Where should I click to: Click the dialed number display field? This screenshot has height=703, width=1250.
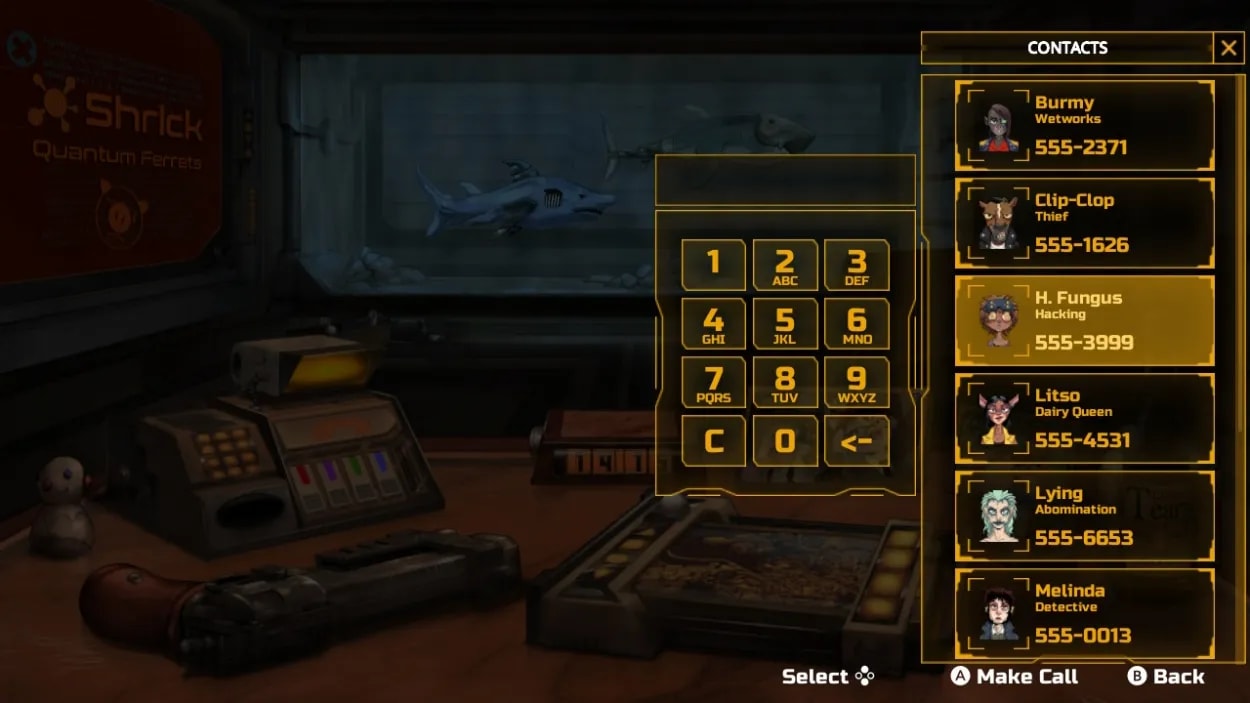785,181
